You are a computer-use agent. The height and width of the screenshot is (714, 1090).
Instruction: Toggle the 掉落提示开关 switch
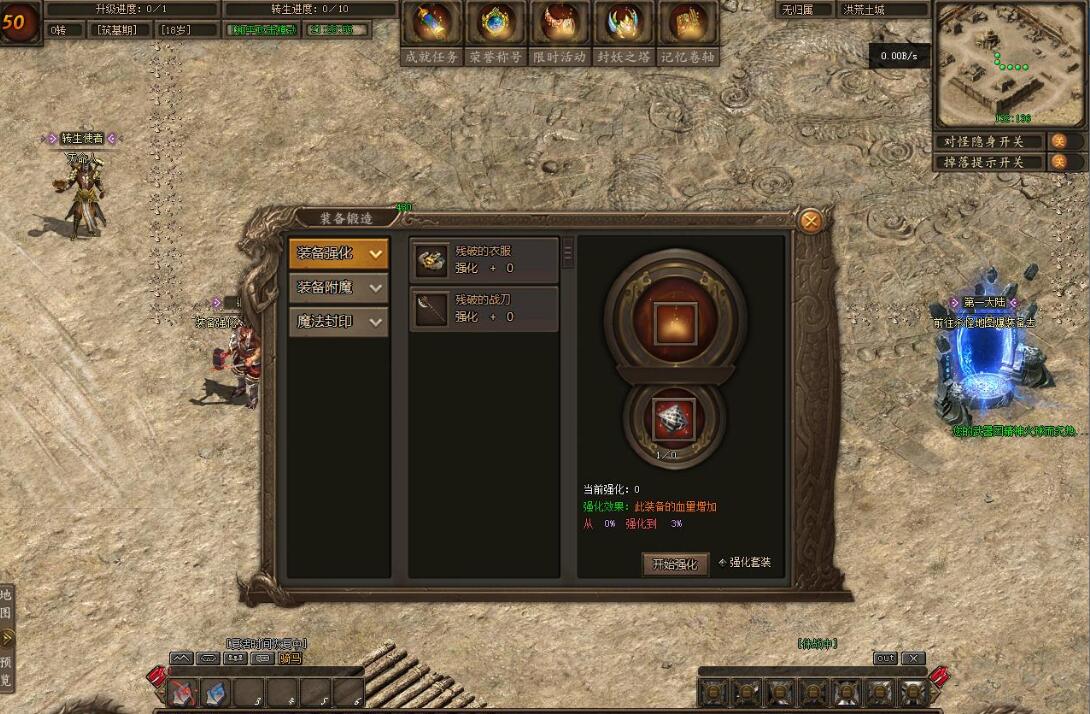coord(1058,162)
